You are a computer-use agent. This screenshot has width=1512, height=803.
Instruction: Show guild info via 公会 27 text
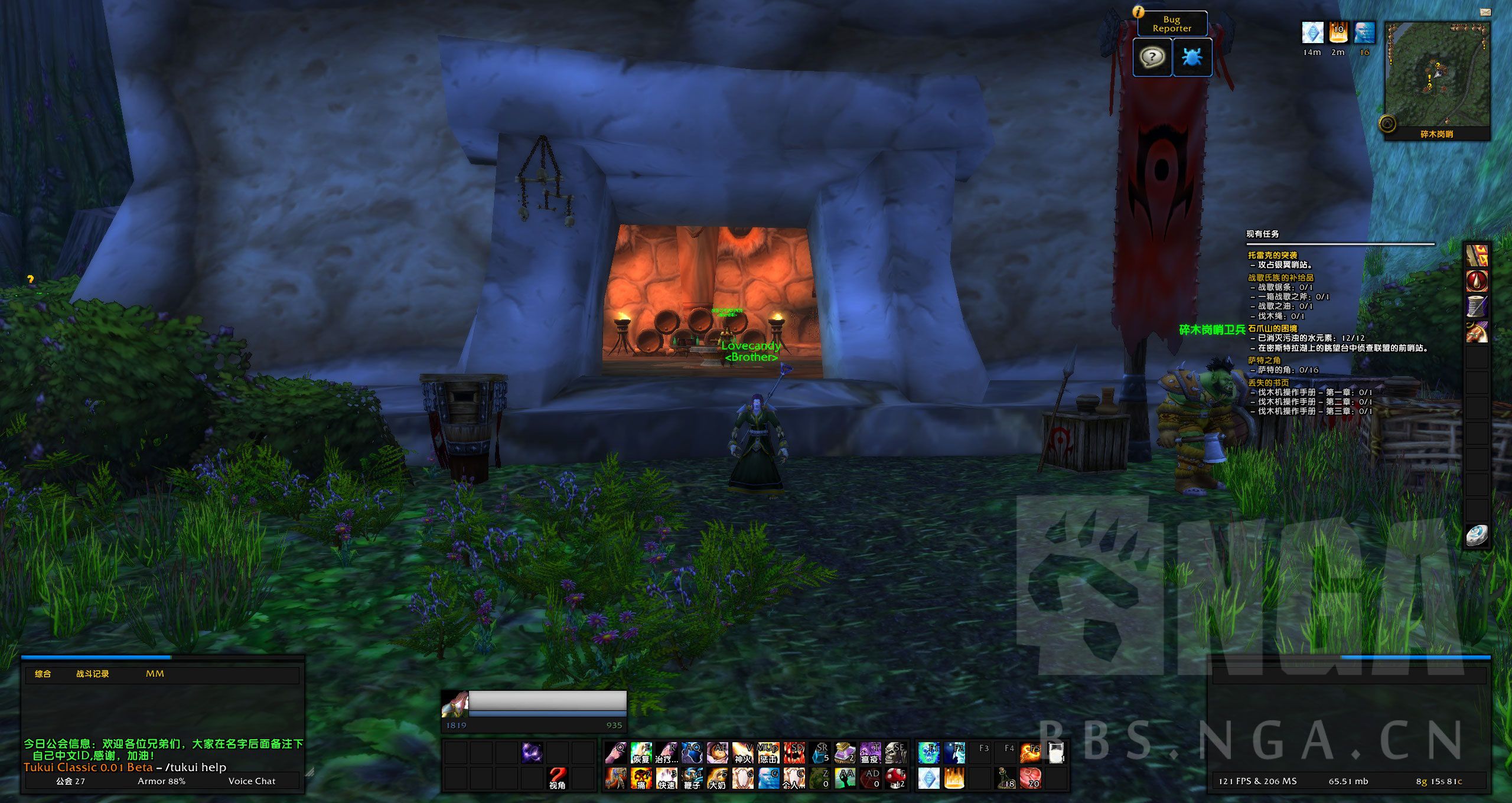tap(70, 781)
